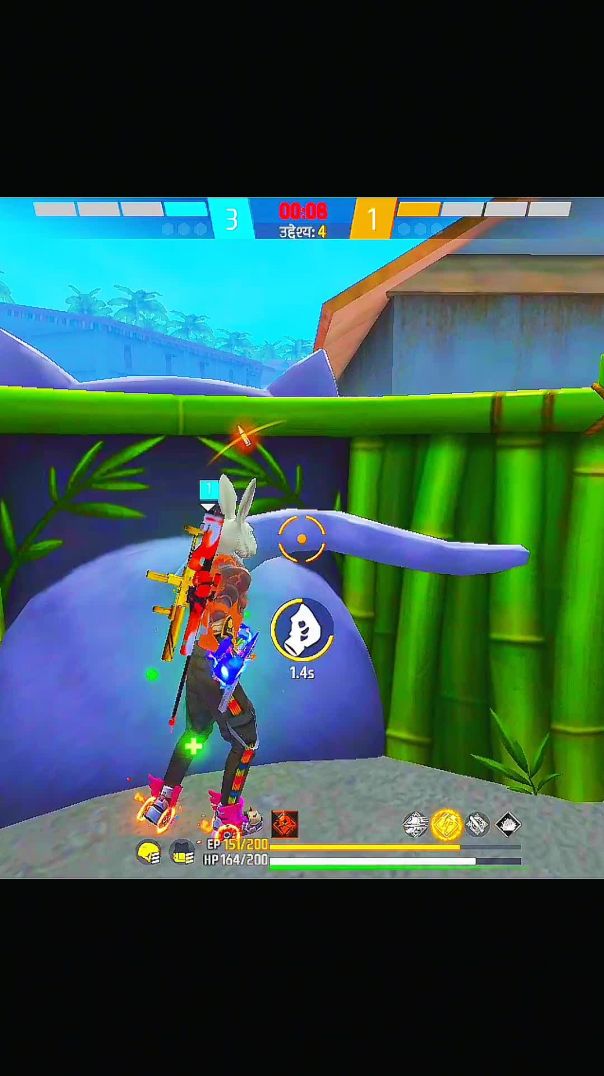
Task: Tap the yellow helmet armor icon
Action: tap(148, 852)
